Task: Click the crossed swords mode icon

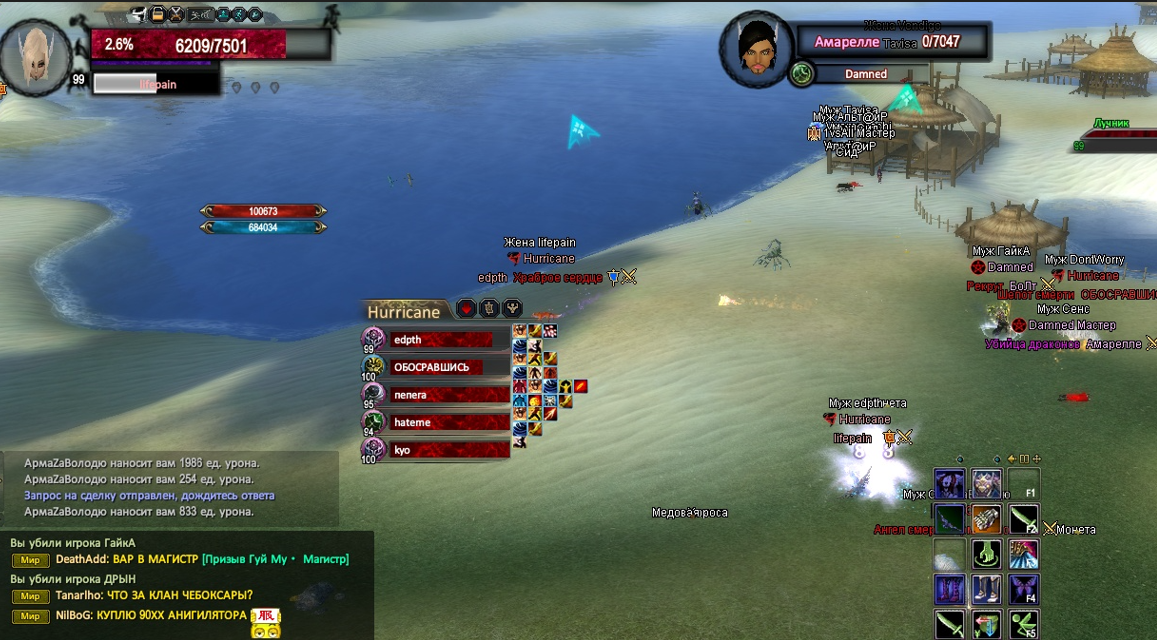Action: [x=177, y=14]
